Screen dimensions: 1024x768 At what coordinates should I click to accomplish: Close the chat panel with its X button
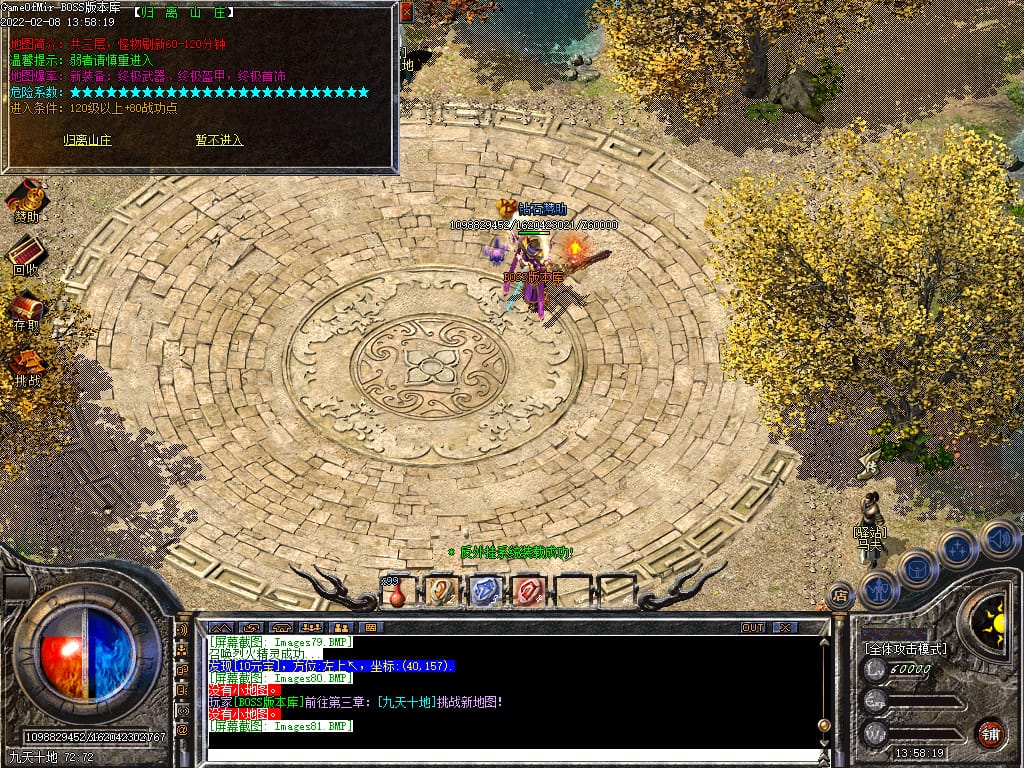click(x=785, y=627)
